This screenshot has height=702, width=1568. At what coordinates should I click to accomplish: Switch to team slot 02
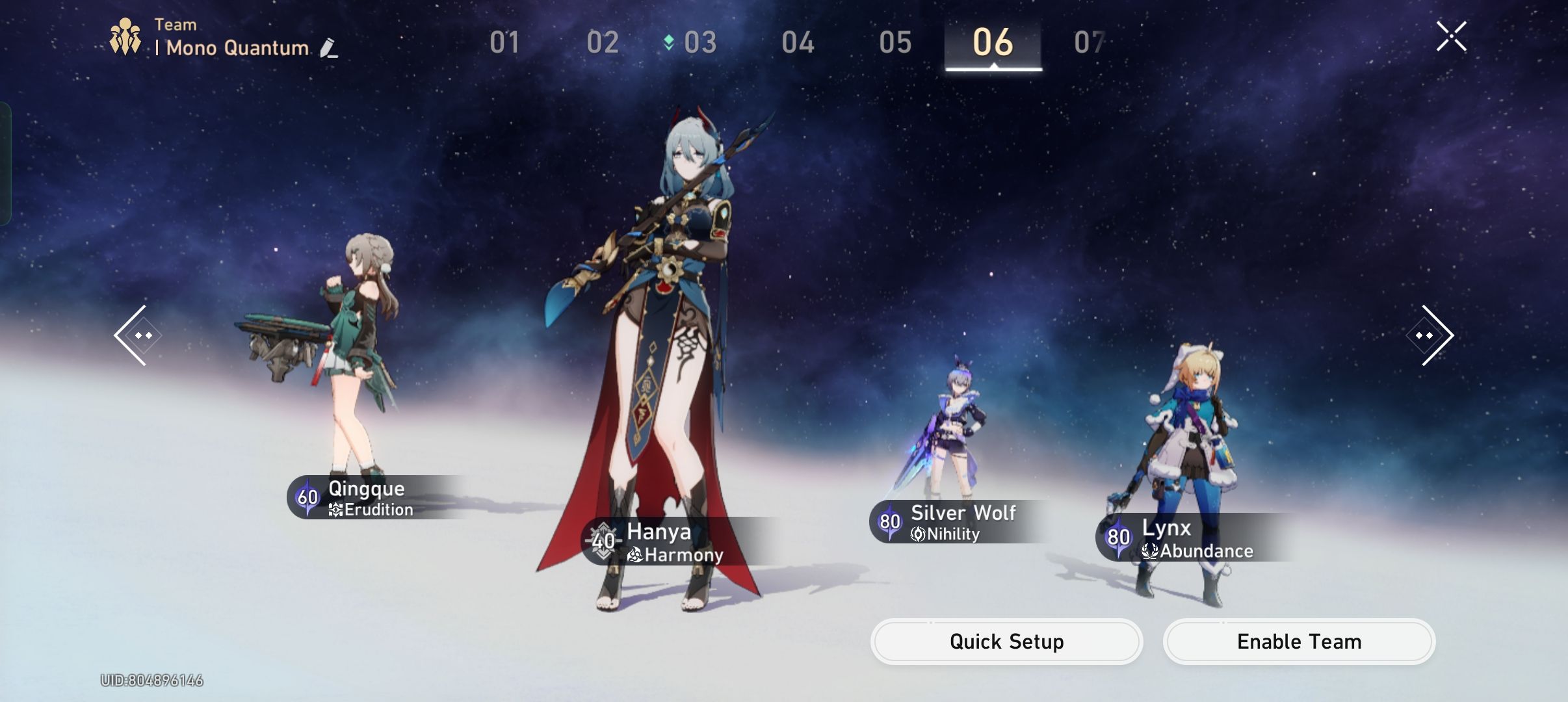coord(601,42)
